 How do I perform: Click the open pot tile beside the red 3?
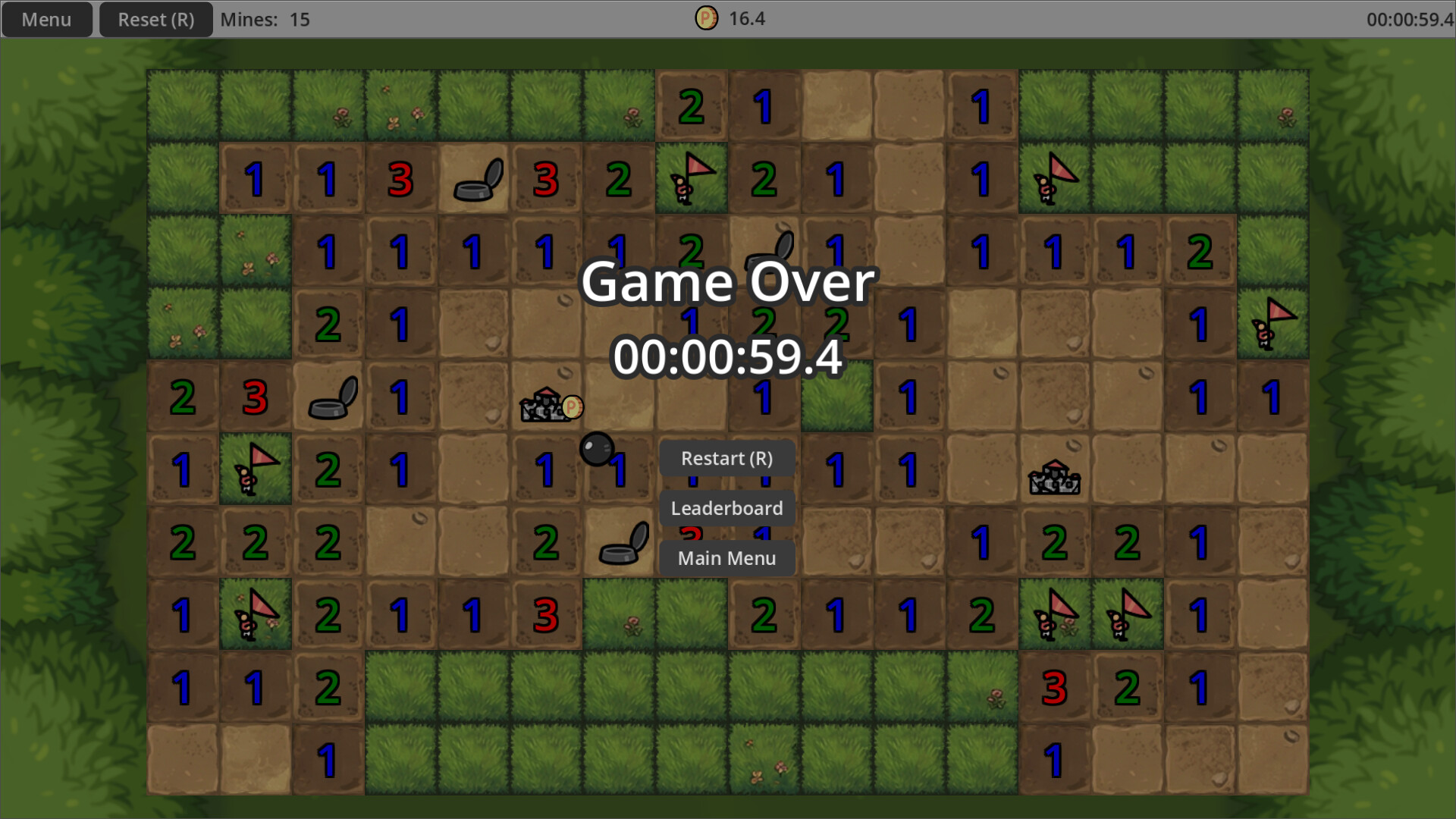475,180
